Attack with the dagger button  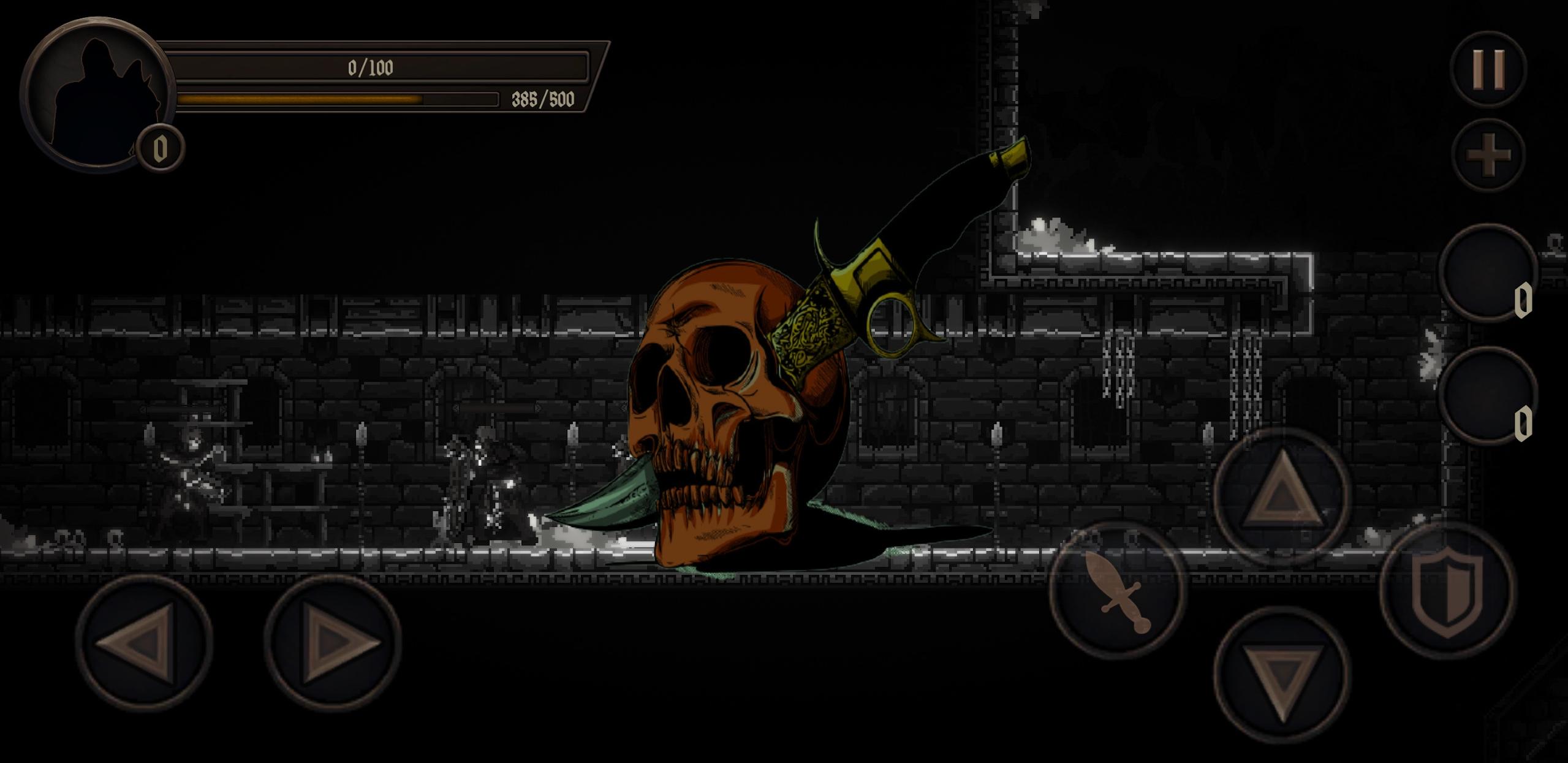tap(1118, 590)
